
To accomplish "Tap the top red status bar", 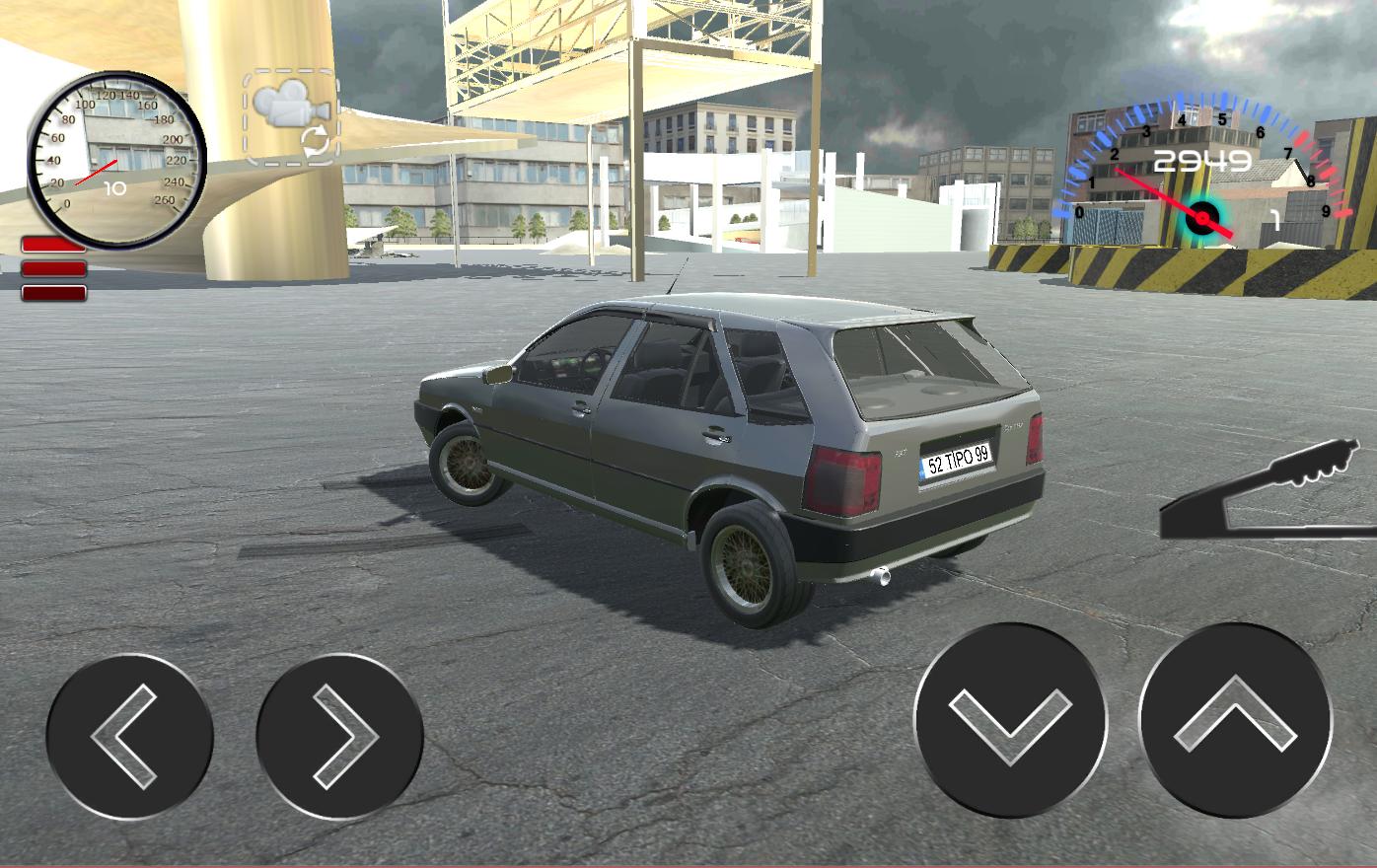I will (x=54, y=243).
